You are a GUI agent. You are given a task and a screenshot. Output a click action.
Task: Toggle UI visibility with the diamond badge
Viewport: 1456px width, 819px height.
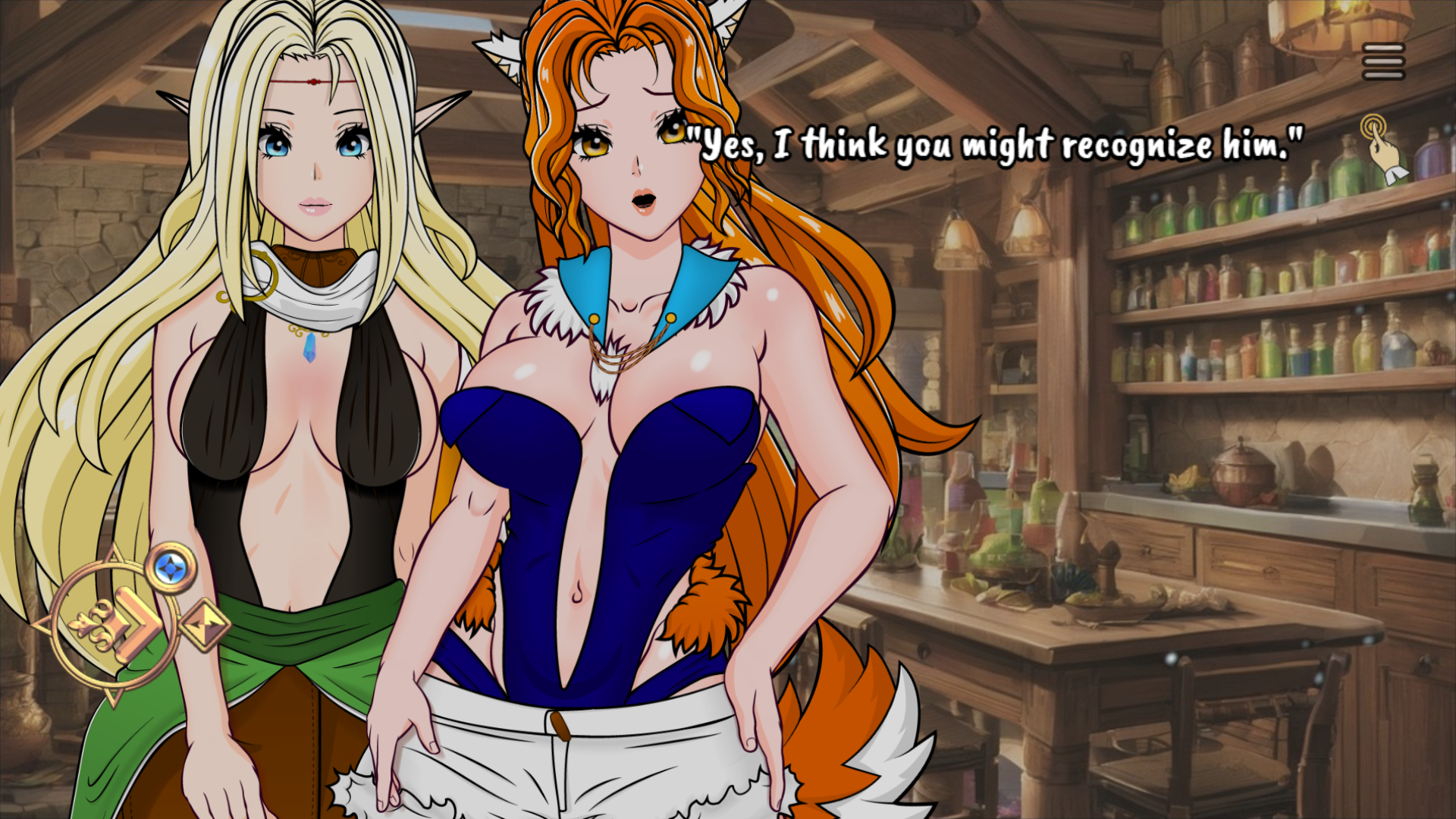click(206, 623)
